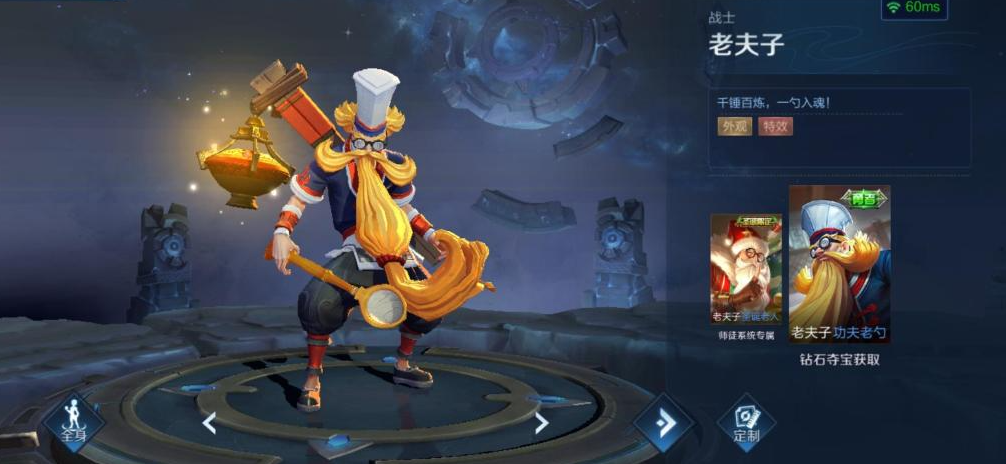Rotate hero with the left arrow
Image resolution: width=1006 pixels, height=464 pixels.
(209, 423)
